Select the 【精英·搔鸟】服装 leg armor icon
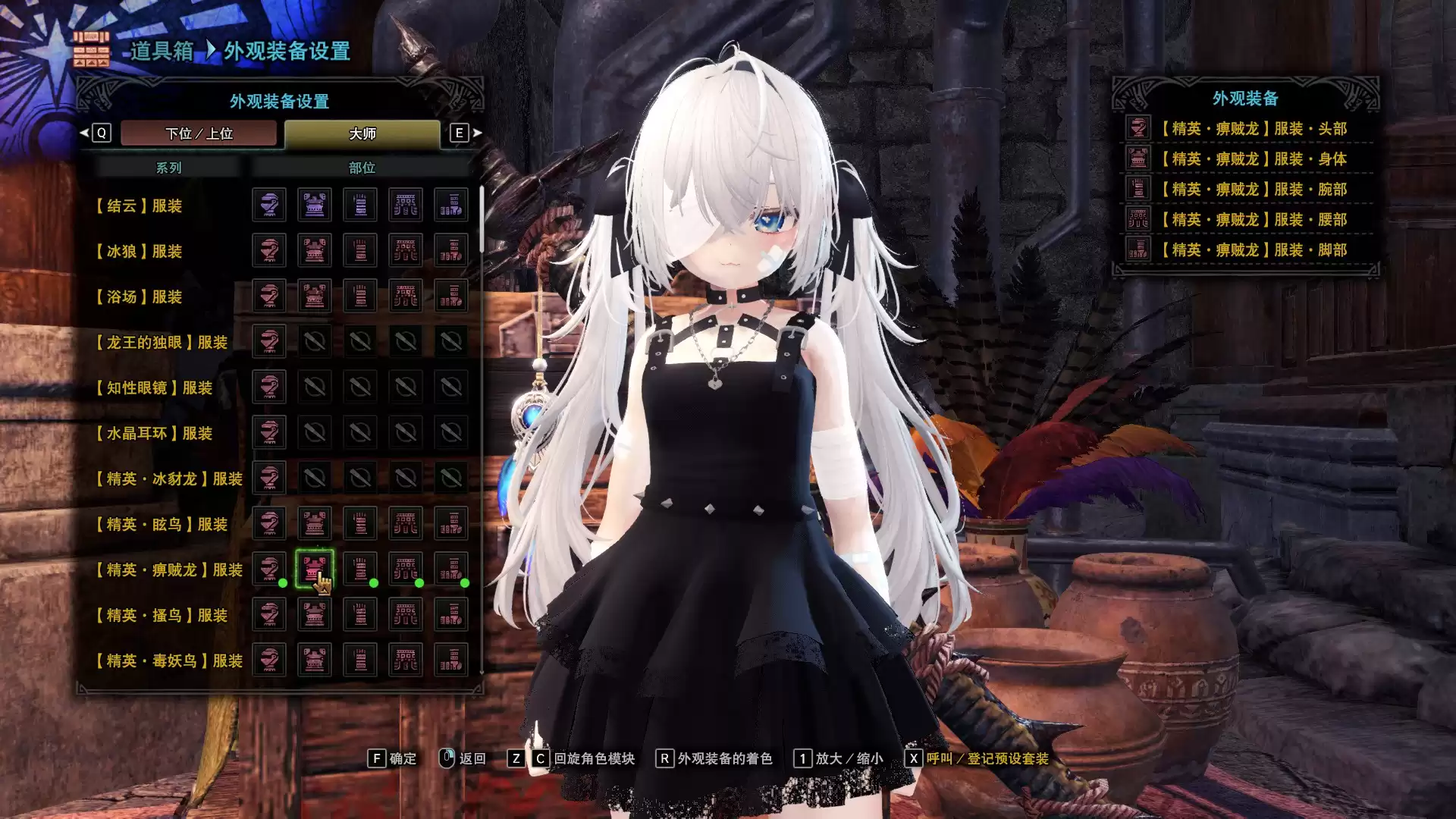The width and height of the screenshot is (1456, 819). (451, 615)
